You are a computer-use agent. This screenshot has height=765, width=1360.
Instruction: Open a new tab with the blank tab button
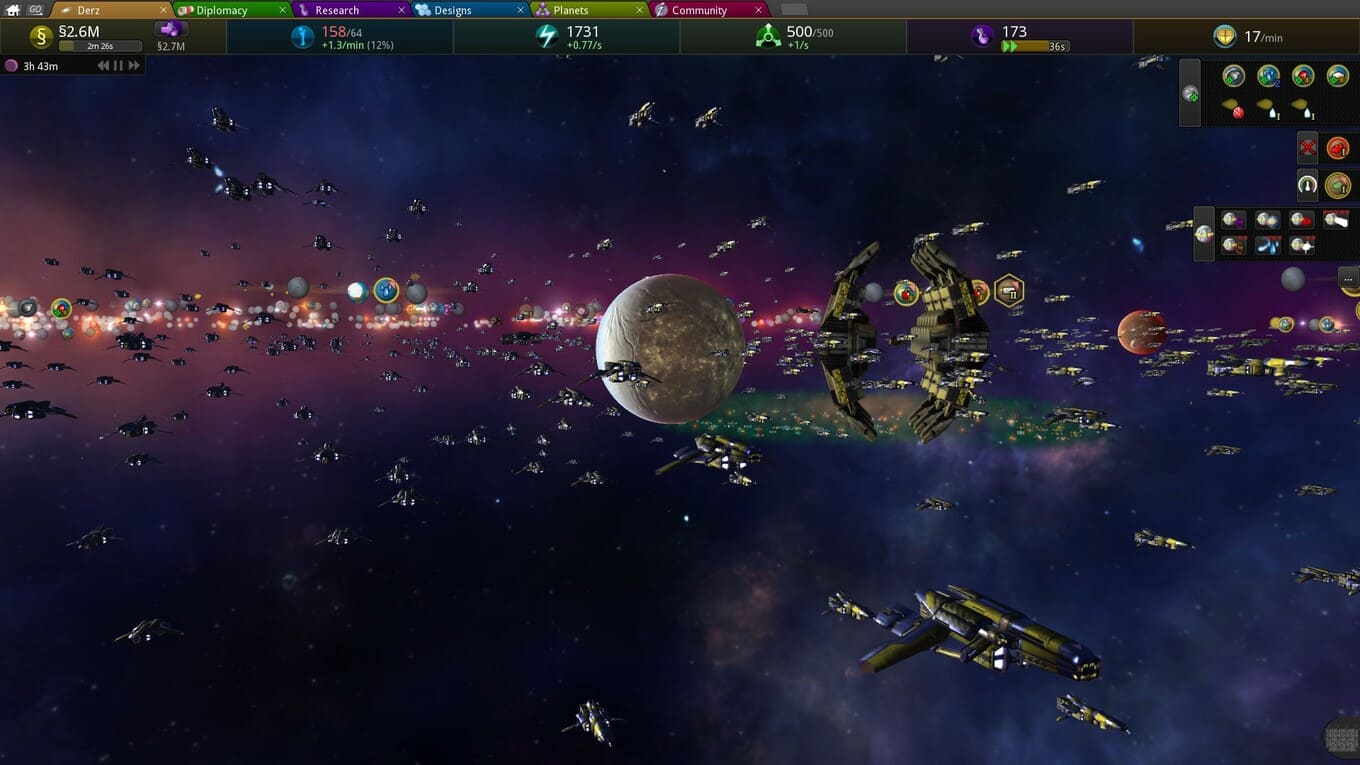(x=793, y=10)
